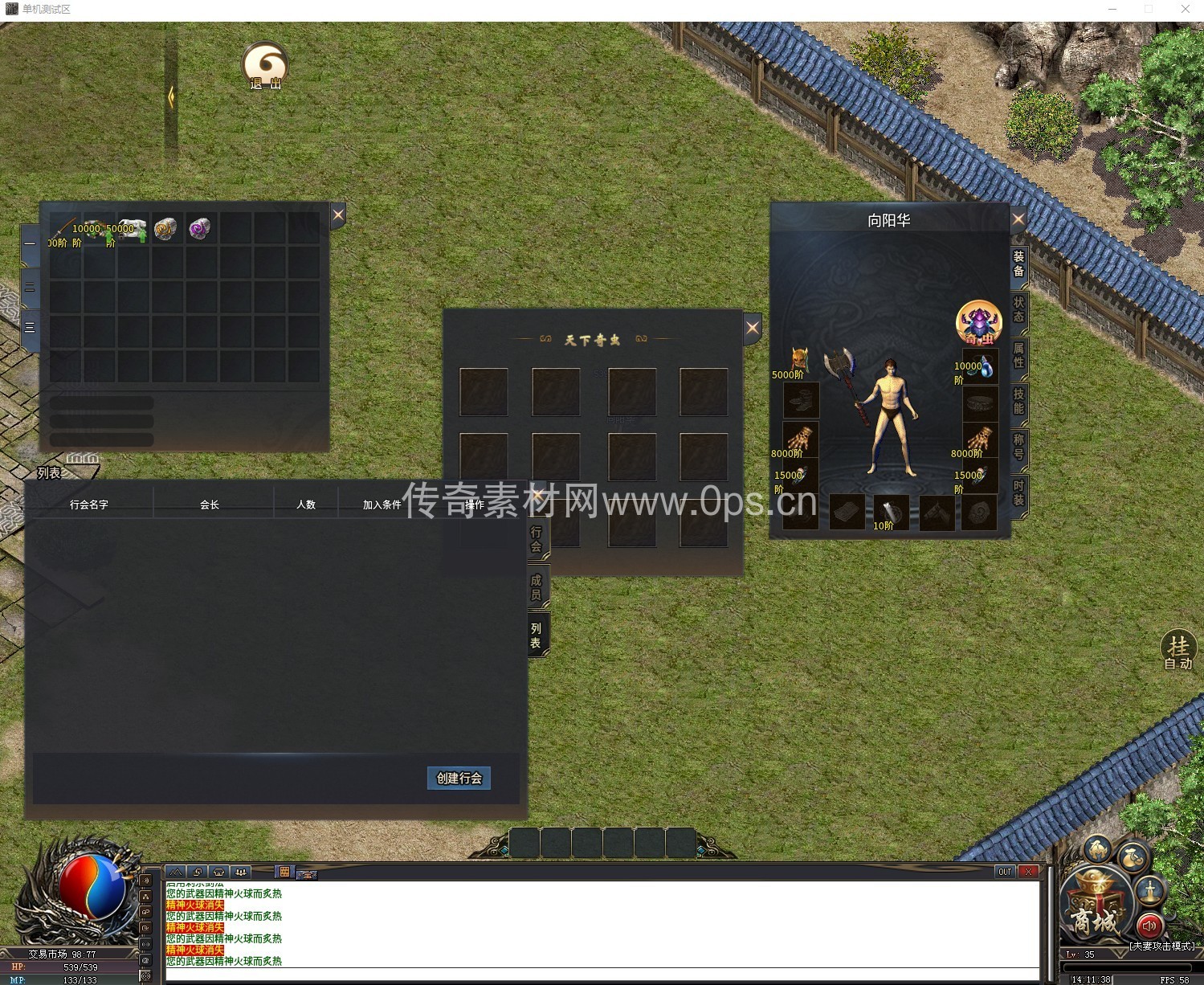Open the money bag icon

[1133, 859]
